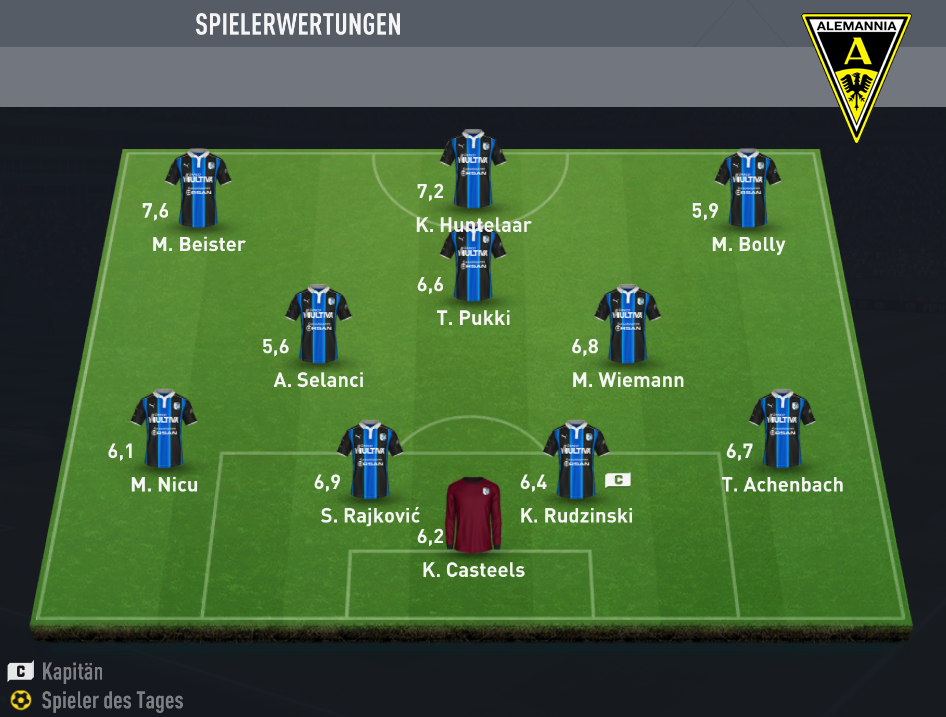This screenshot has height=717, width=946.
Task: Choose K. Huntelaar's player shirt
Action: 473,167
